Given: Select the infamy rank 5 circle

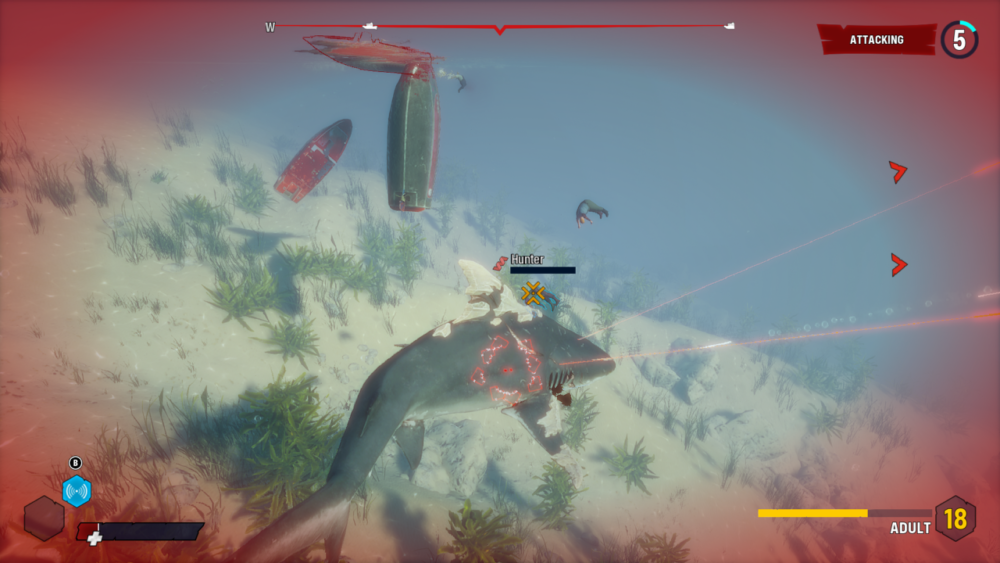Looking at the screenshot, I should coord(958,40).
